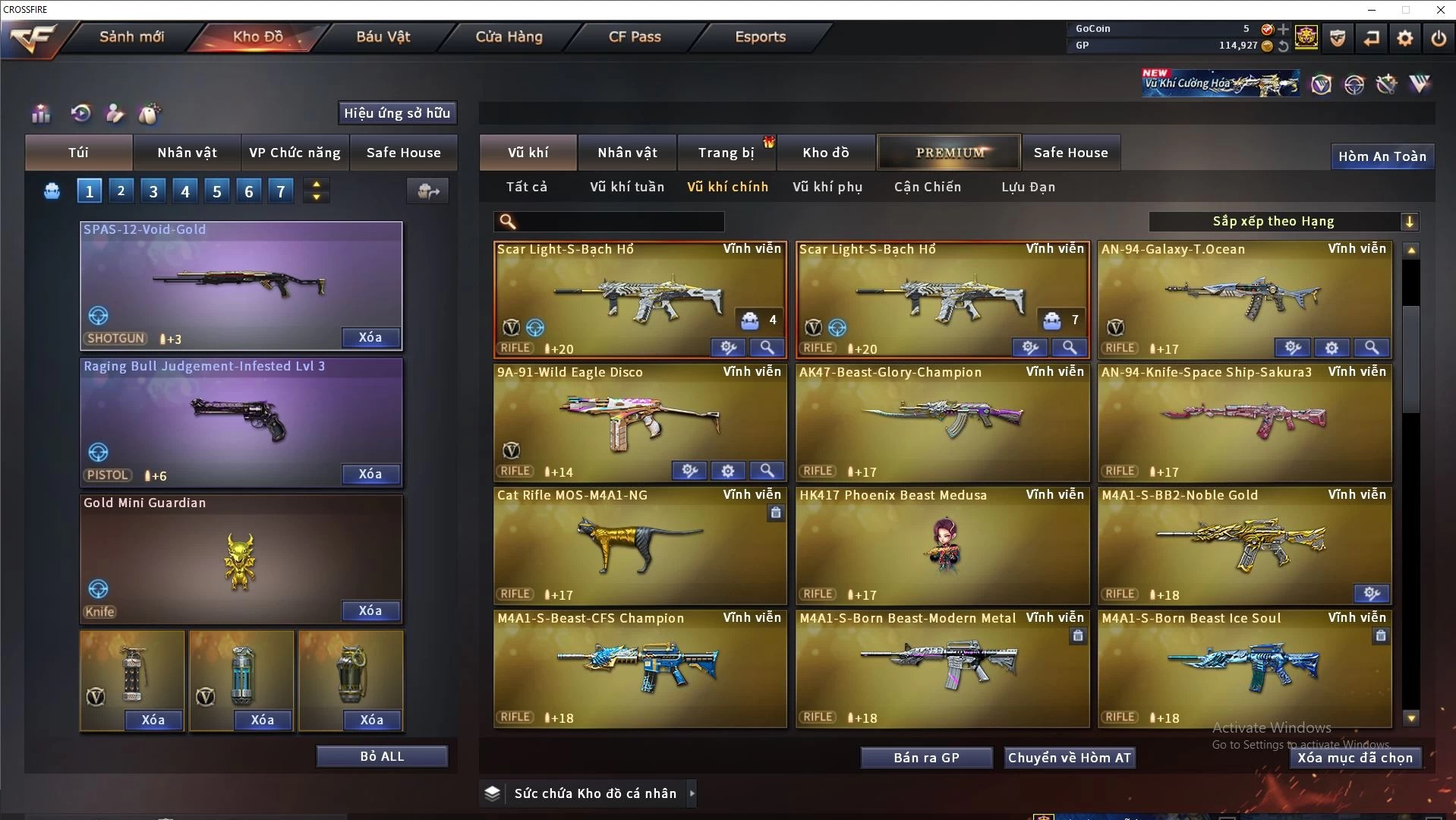This screenshot has height=820, width=1456.
Task: Remove SPAS-12-Void-Gold with its Xóa button
Action: [370, 337]
